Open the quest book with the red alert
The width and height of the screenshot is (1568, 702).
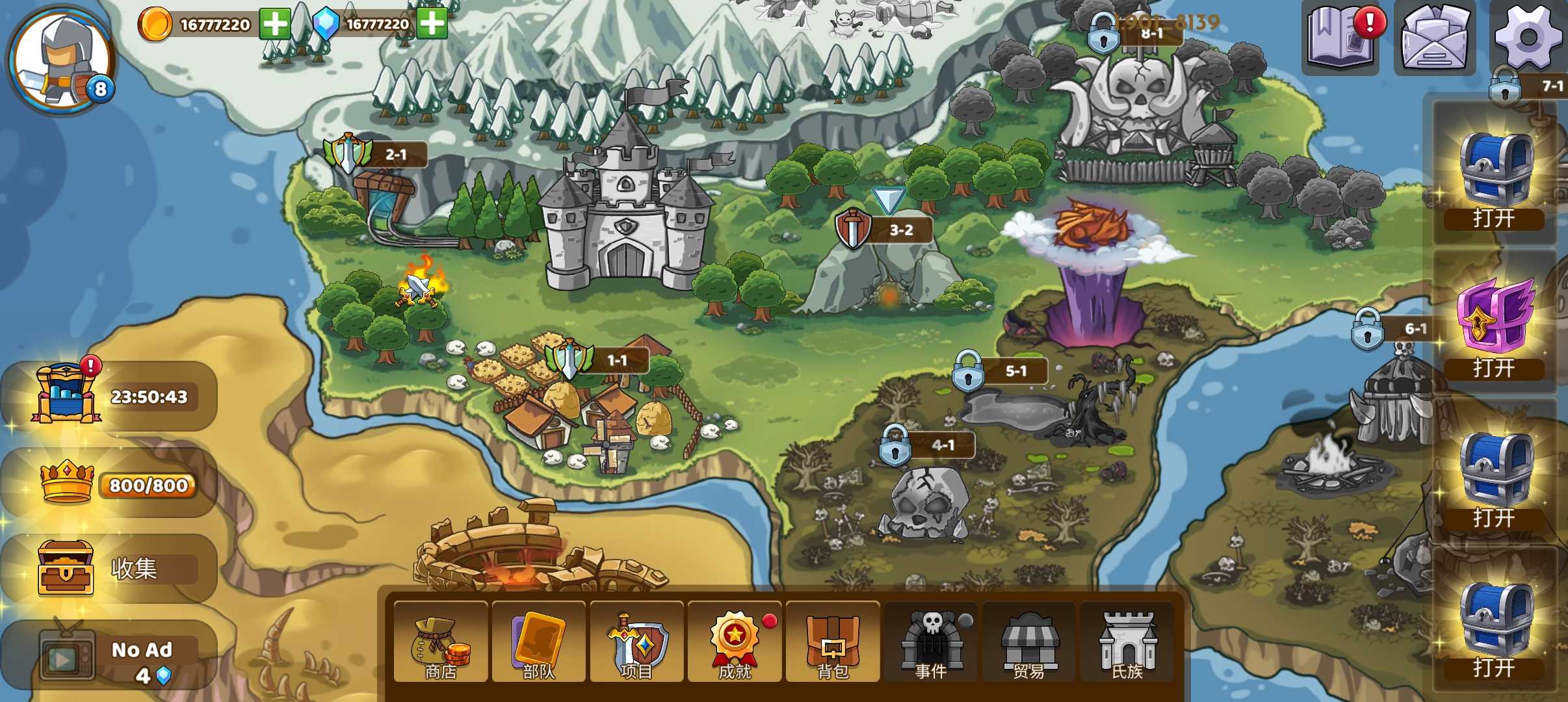1342,38
